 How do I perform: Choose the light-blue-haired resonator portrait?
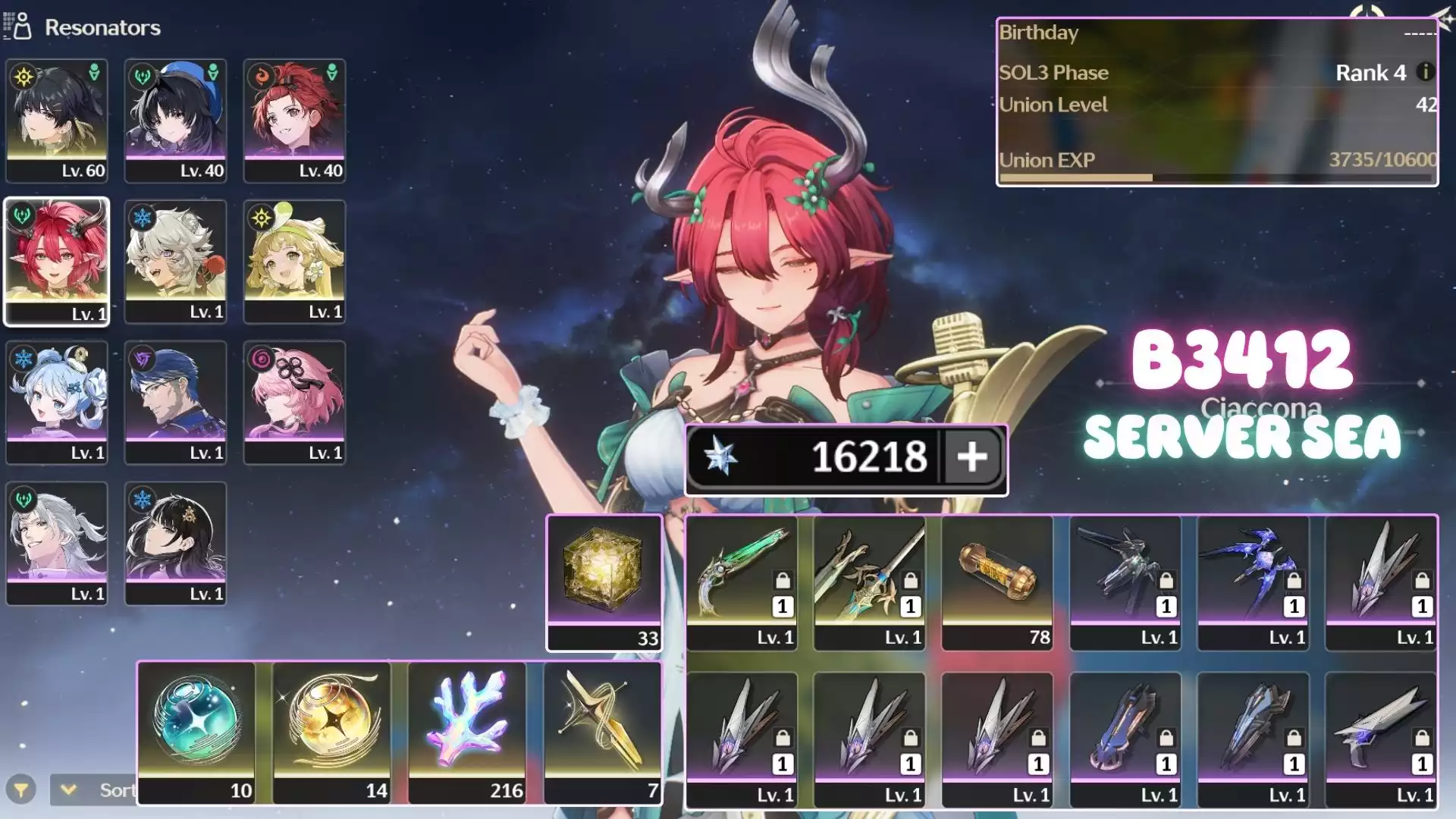tap(57, 402)
